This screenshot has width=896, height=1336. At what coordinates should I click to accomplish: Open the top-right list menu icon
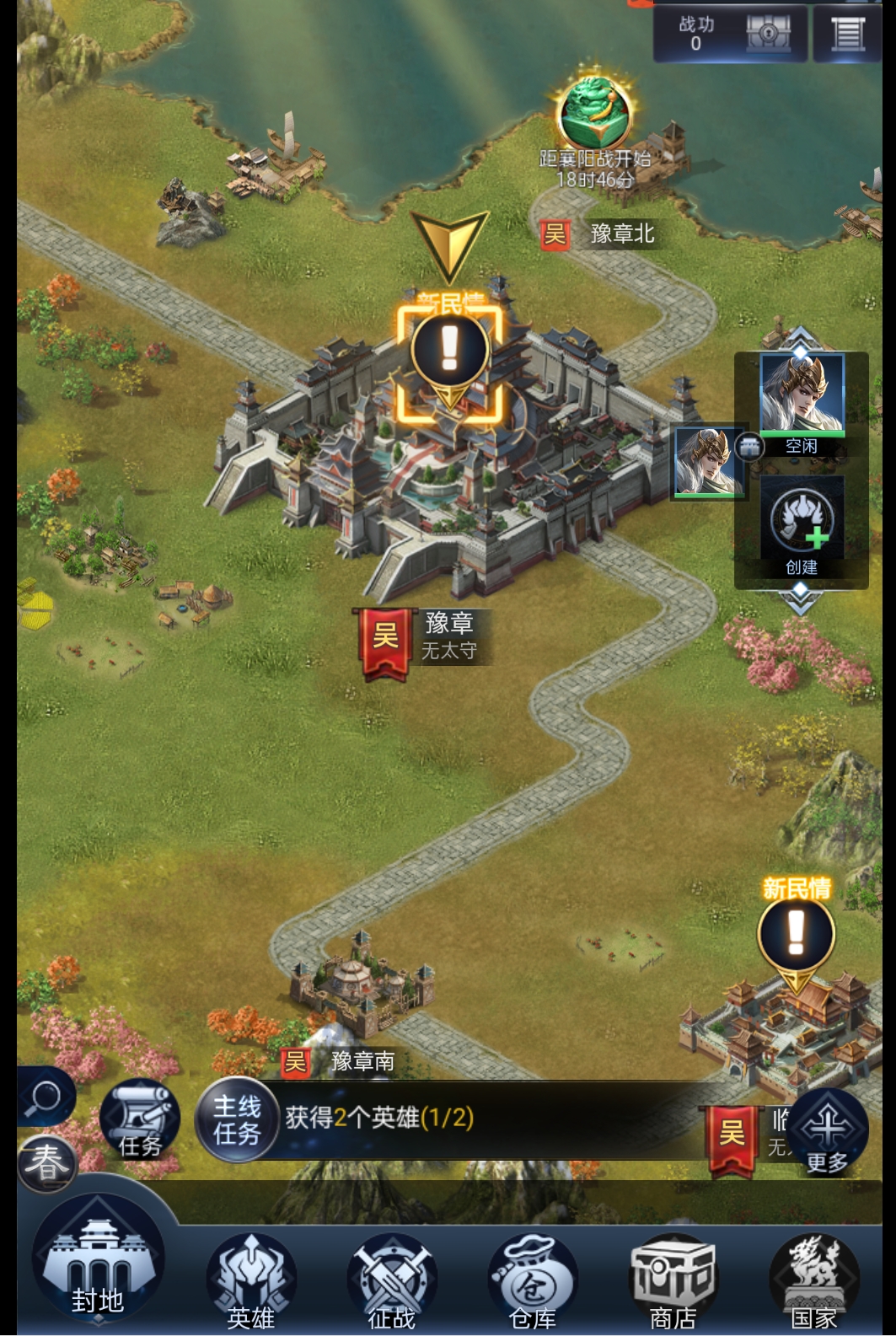(x=848, y=33)
